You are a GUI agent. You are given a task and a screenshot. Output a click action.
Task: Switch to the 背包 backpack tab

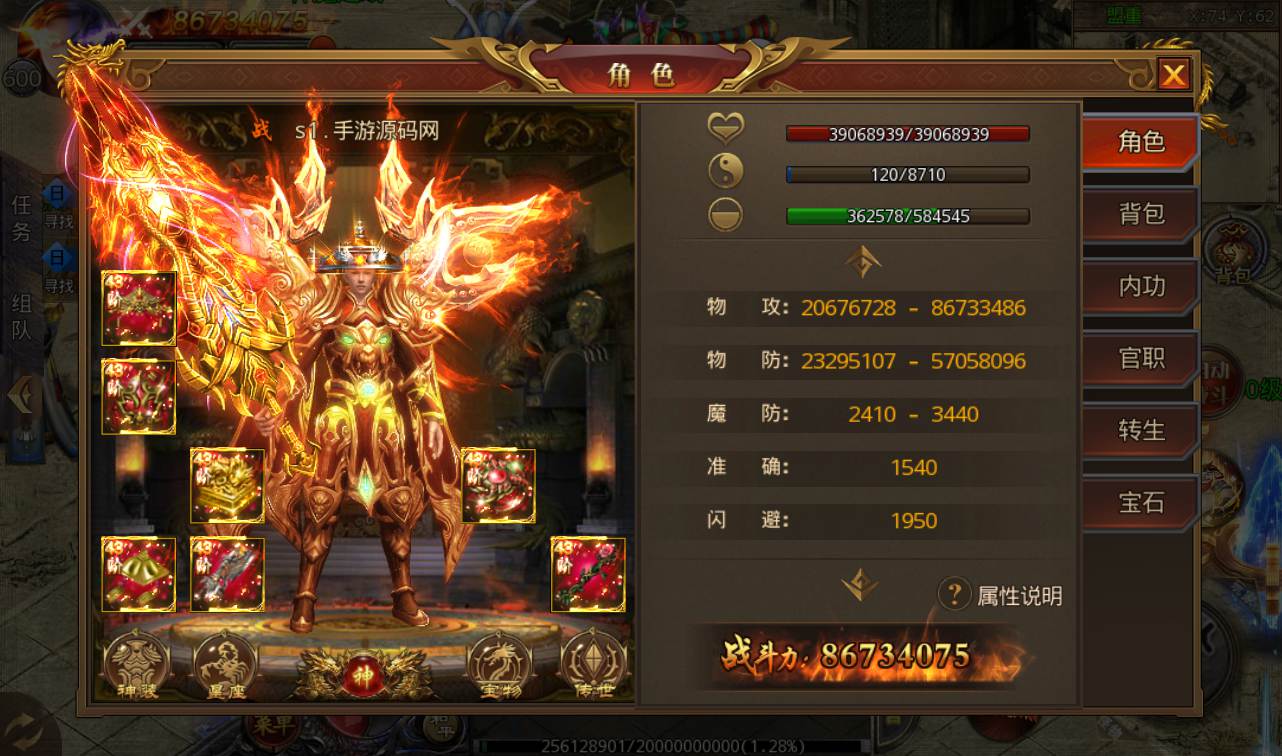(1140, 214)
